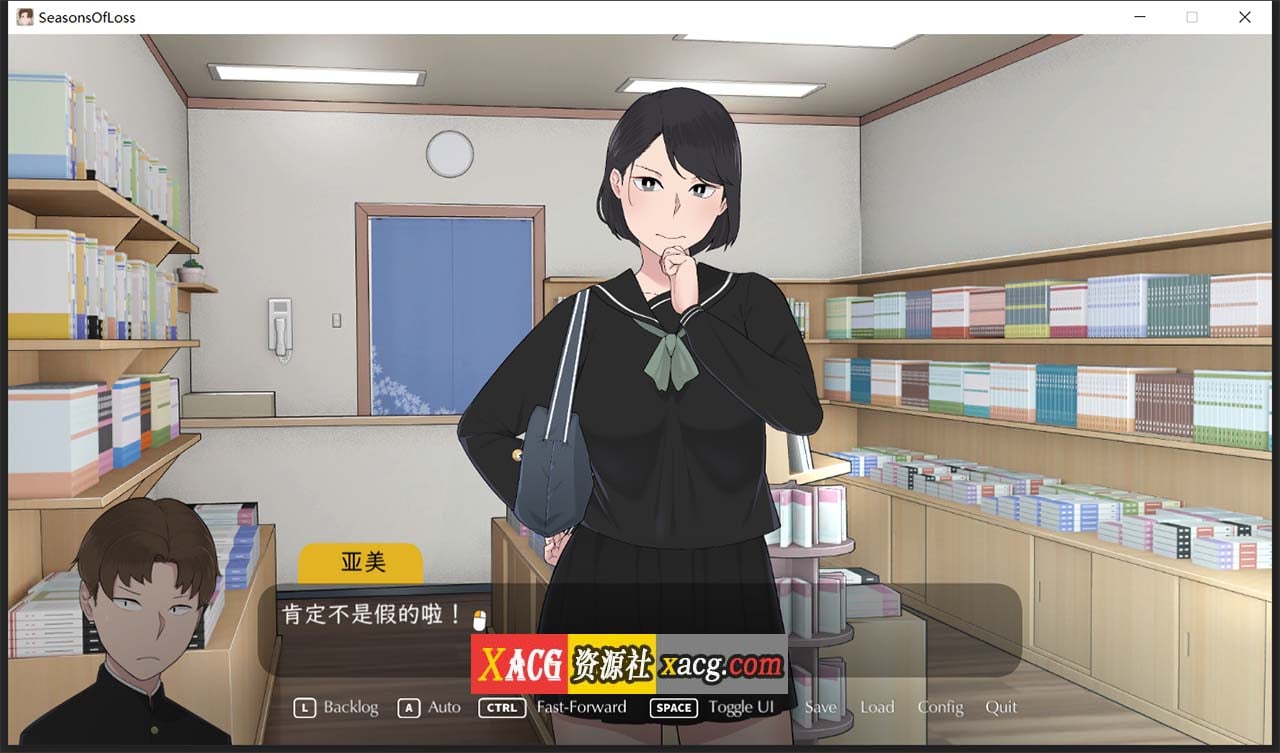The image size is (1280, 753).
Task: Click the L key badge beside Backlog
Action: point(304,707)
